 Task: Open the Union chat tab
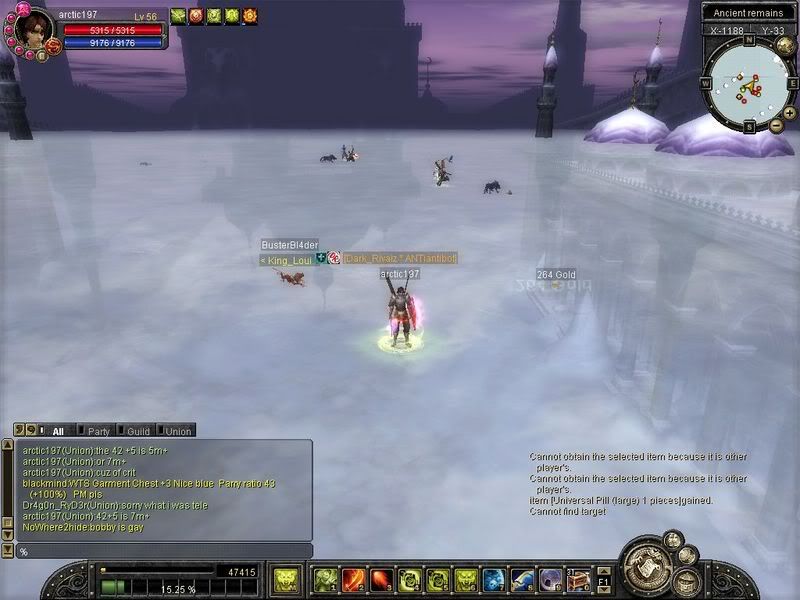pos(177,431)
